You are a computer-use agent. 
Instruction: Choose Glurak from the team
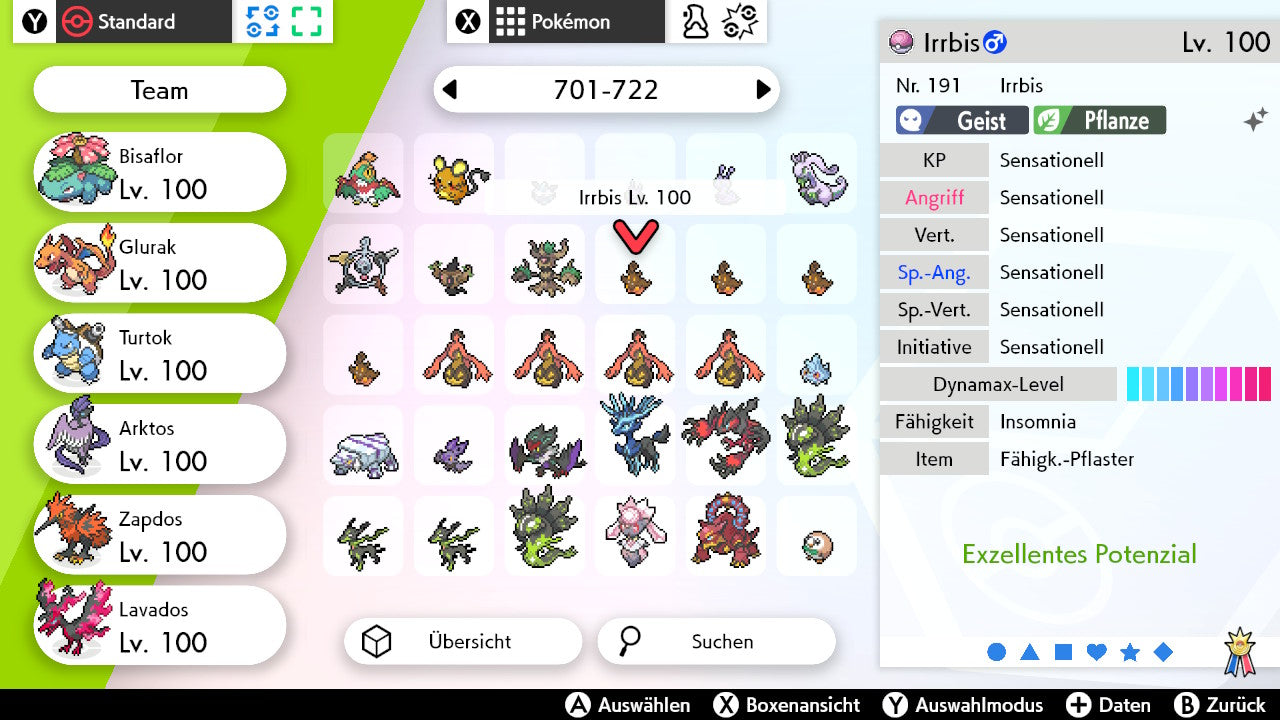point(160,263)
